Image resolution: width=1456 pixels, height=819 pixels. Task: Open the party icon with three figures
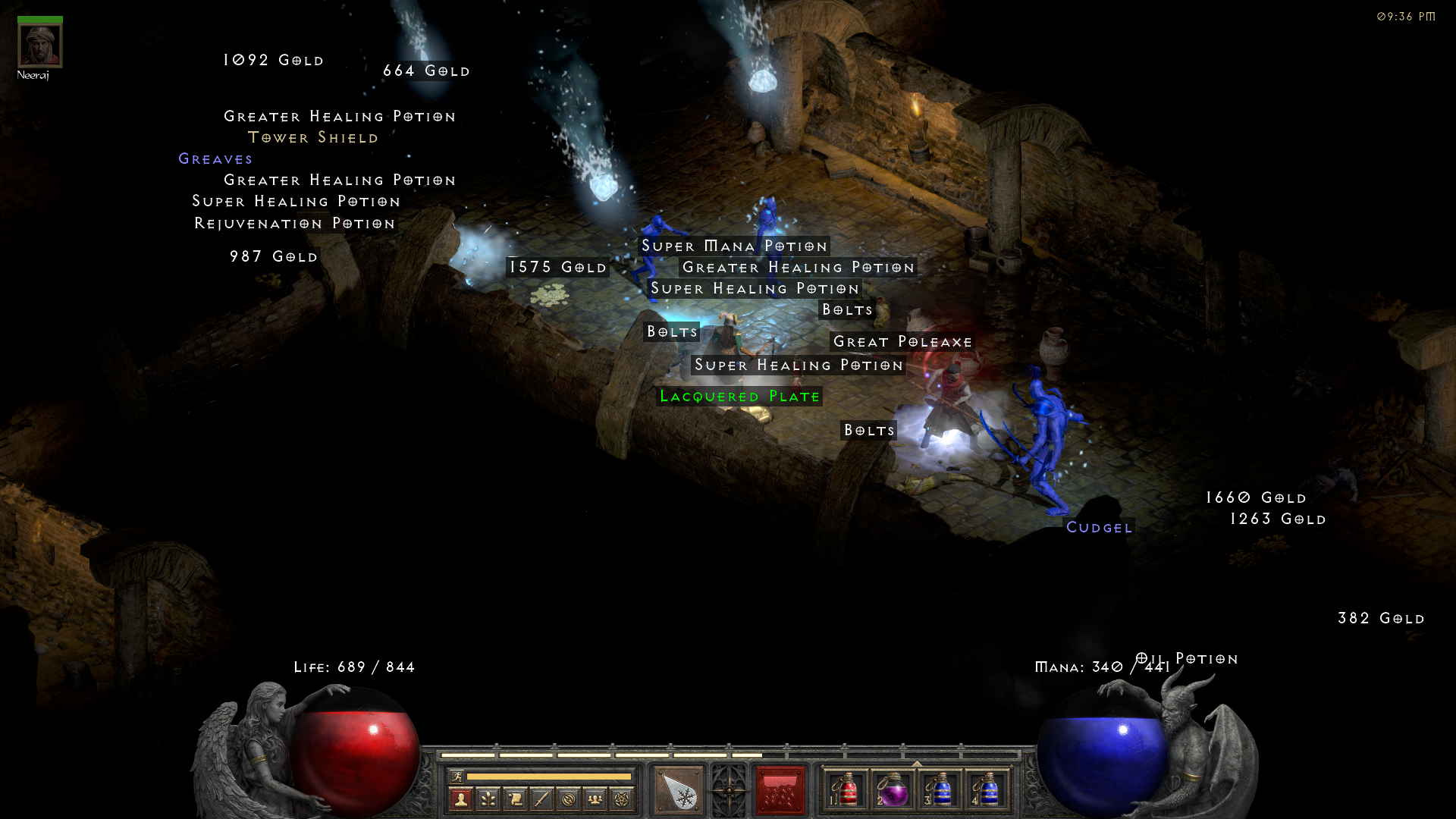595,799
